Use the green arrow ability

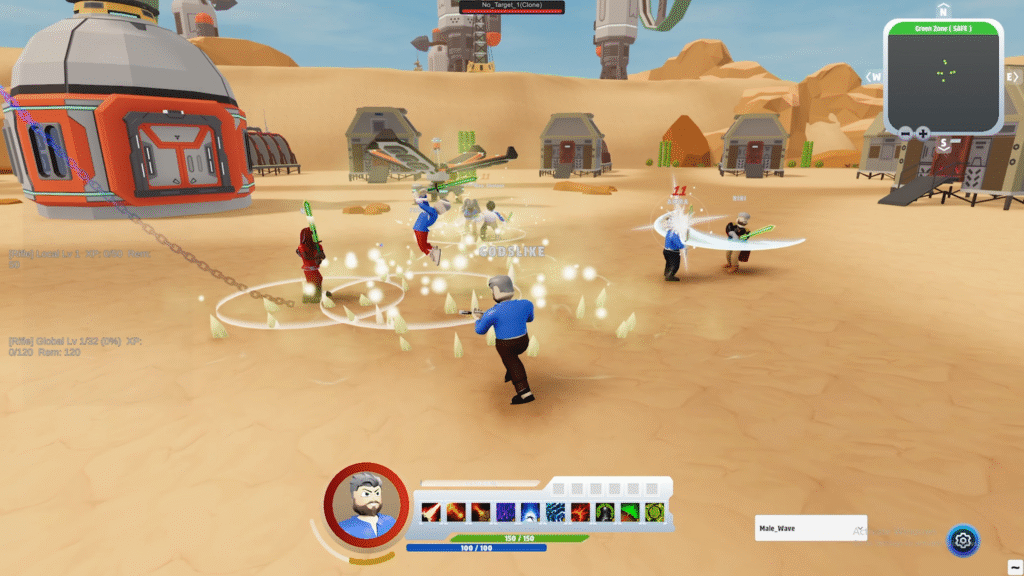(629, 512)
